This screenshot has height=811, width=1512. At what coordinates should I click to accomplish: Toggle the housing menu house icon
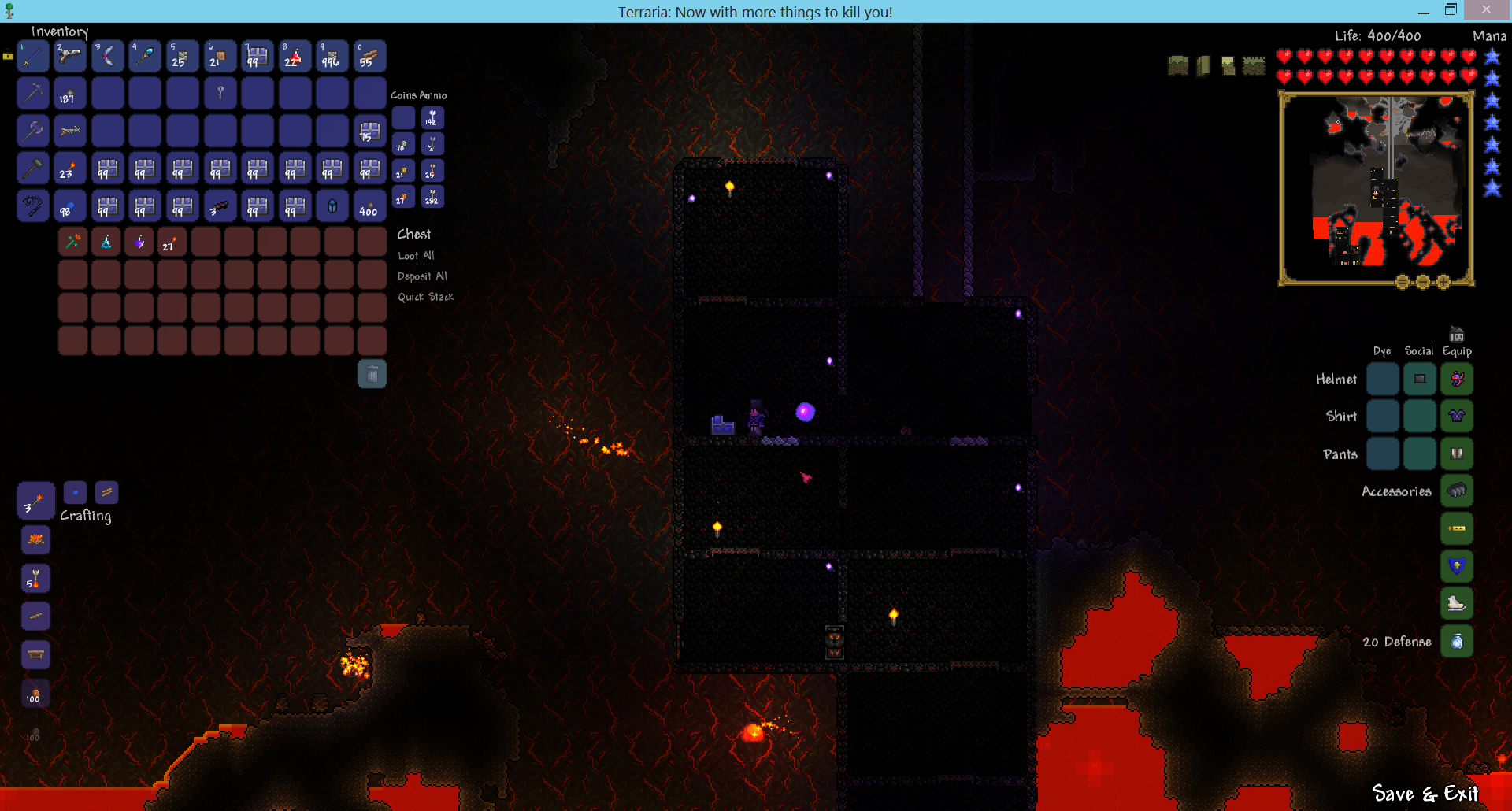coord(1456,334)
